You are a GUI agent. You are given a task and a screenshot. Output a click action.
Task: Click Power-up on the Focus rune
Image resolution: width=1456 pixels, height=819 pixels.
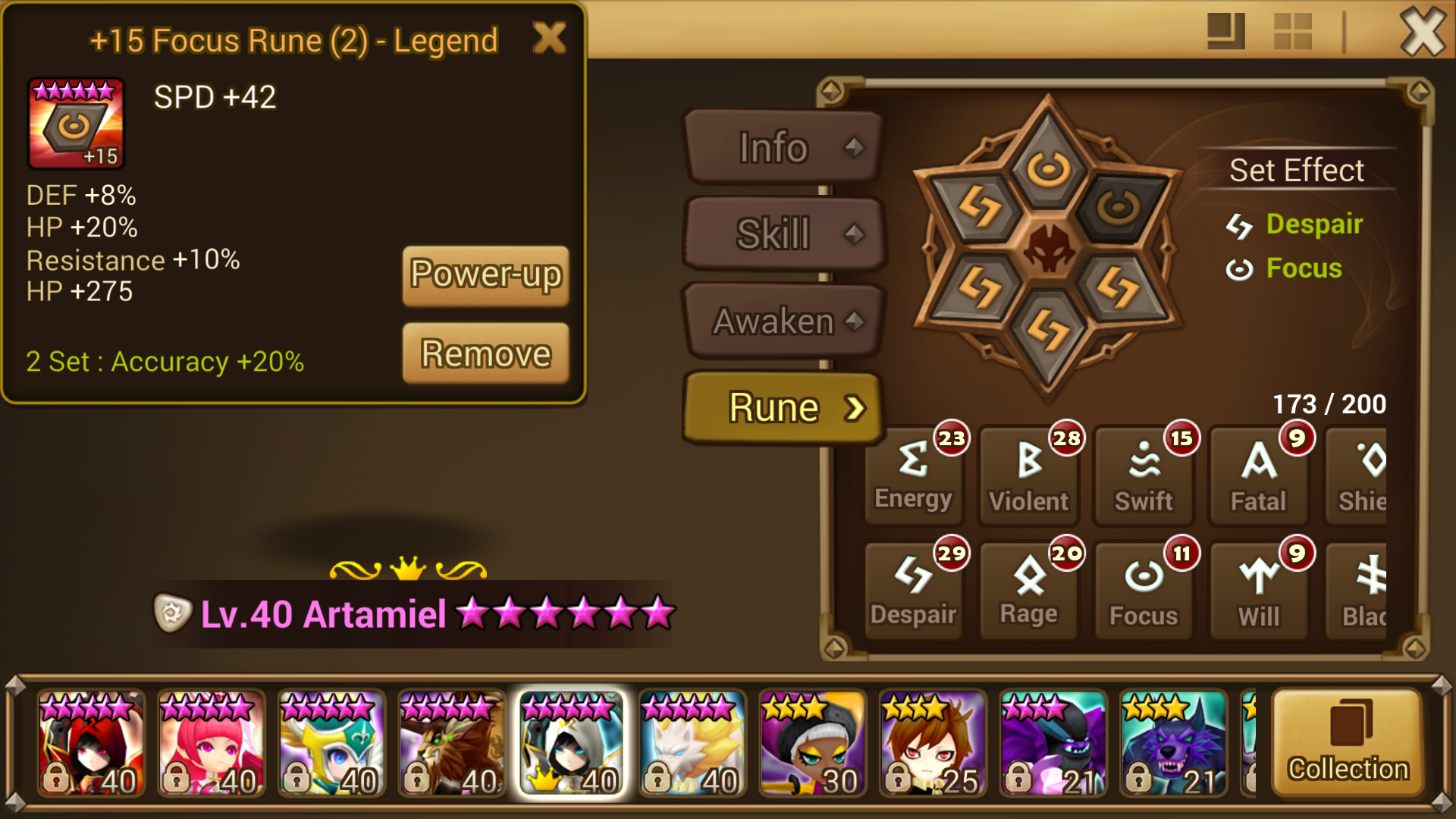[x=485, y=275]
